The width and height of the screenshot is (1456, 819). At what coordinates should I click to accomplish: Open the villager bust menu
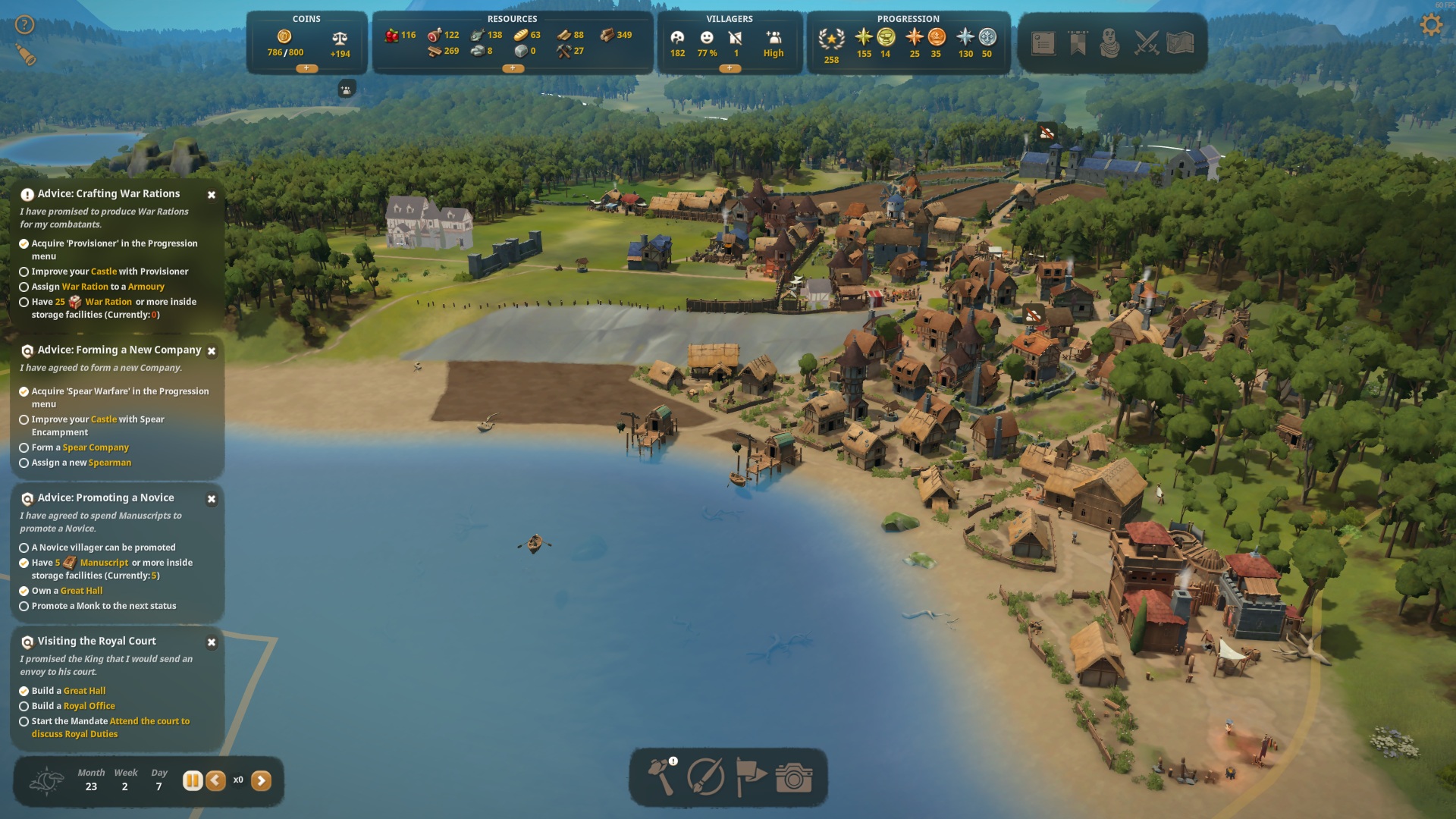pyautogui.click(x=1110, y=43)
